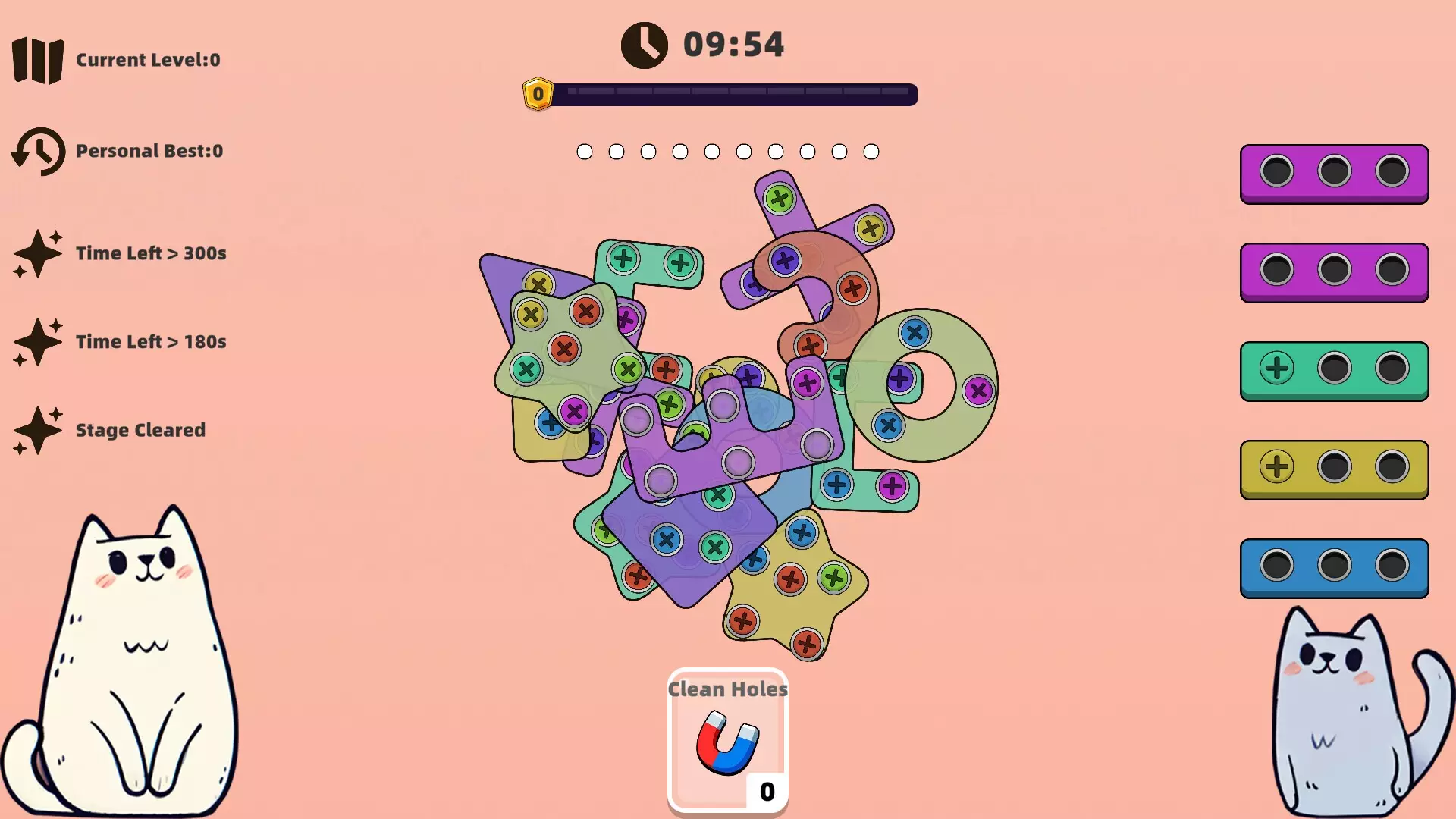Click the progress bar below the timer
1456x819 pixels.
pyautogui.click(x=732, y=95)
